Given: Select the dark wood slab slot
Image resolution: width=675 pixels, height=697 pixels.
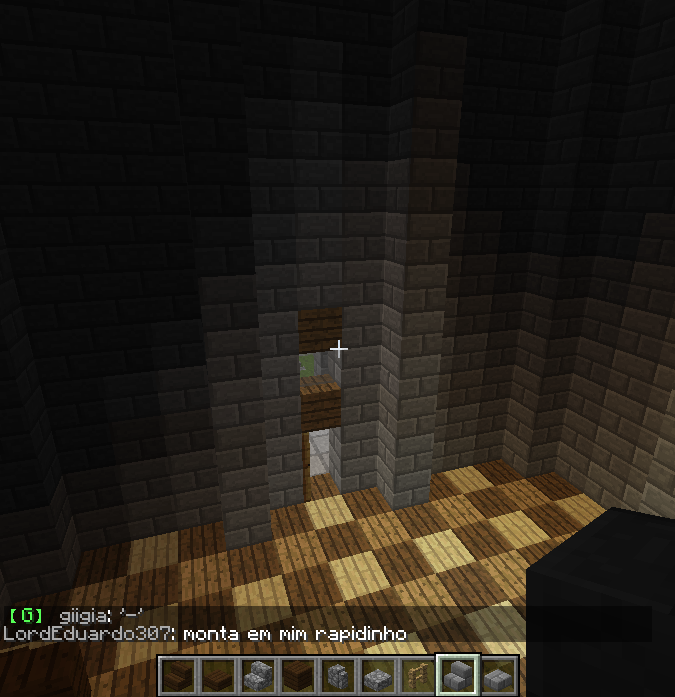Looking at the screenshot, I should pos(219,676).
